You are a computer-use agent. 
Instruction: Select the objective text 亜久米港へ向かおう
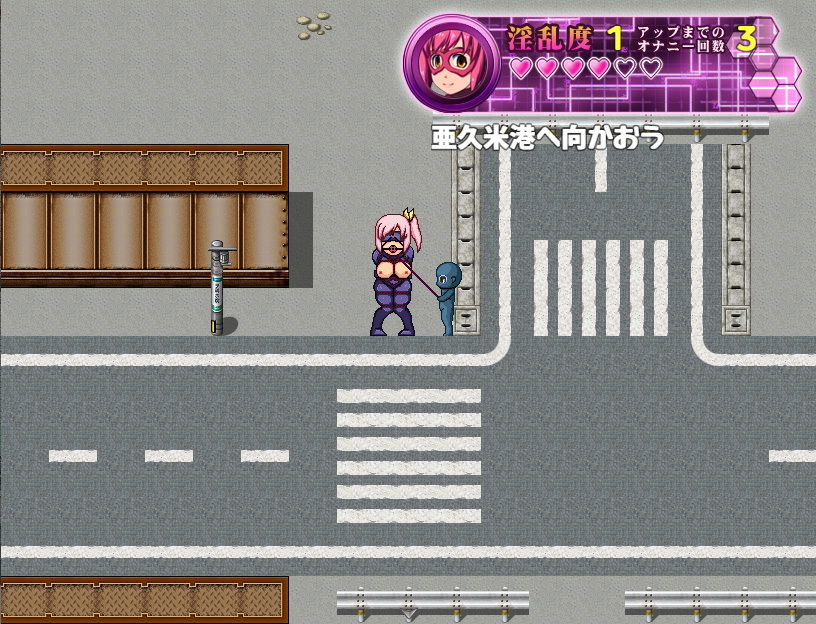[x=547, y=137]
